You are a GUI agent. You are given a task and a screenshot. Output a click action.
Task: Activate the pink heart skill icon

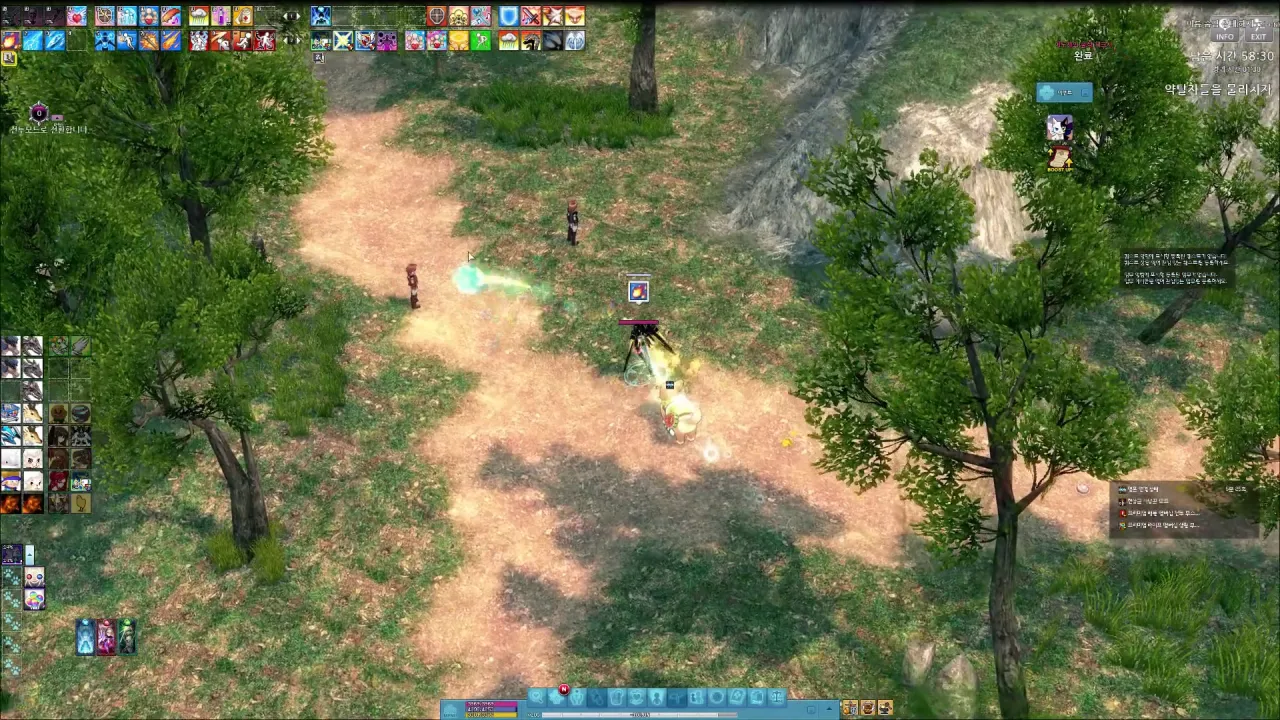click(76, 17)
